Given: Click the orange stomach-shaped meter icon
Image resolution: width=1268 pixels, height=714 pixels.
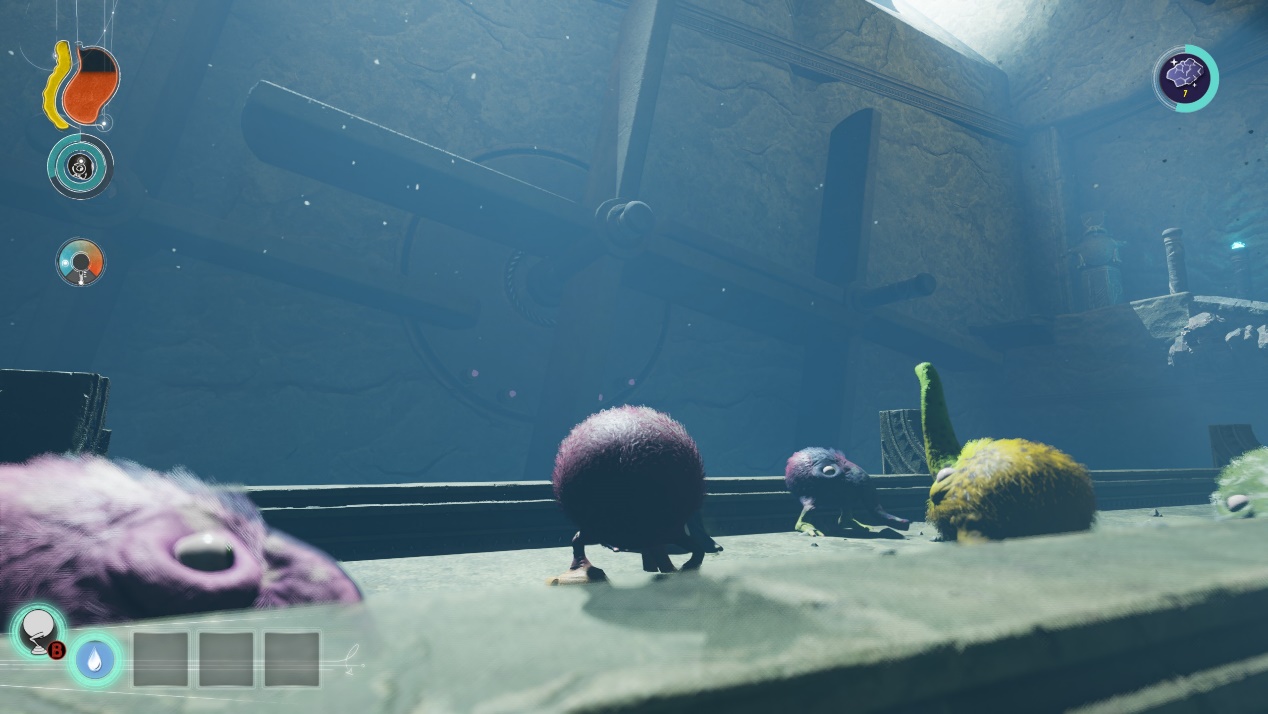Looking at the screenshot, I should pyautogui.click(x=90, y=85).
